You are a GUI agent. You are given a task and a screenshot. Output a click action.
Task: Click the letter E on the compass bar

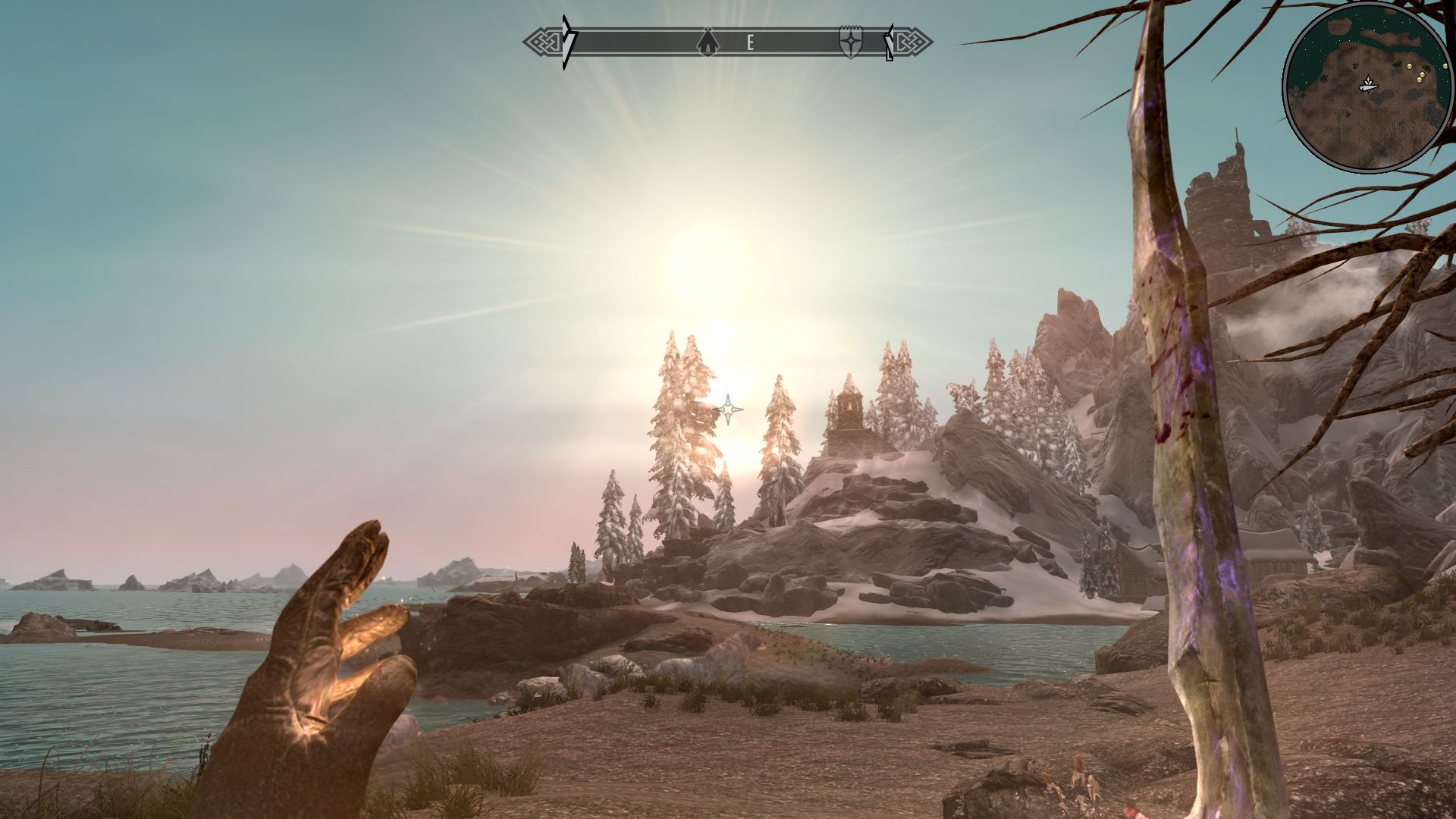coord(751,42)
